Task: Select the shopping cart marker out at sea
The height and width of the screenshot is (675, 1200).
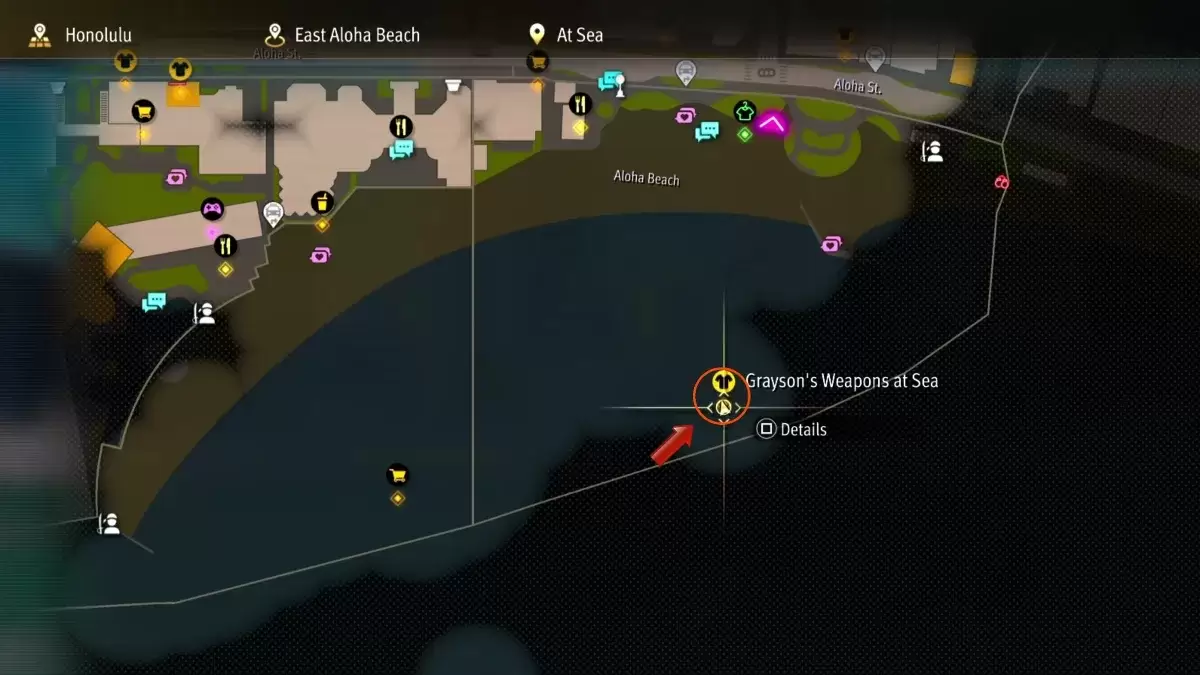Action: pyautogui.click(x=398, y=474)
